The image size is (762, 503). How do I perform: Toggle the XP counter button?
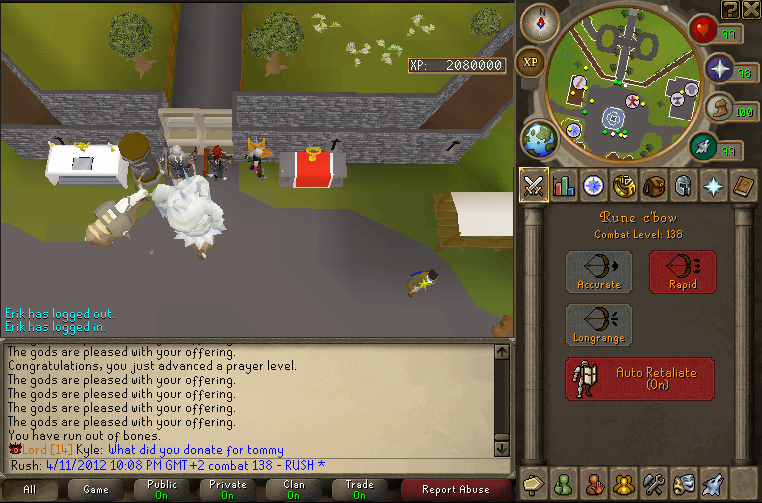pos(532,62)
